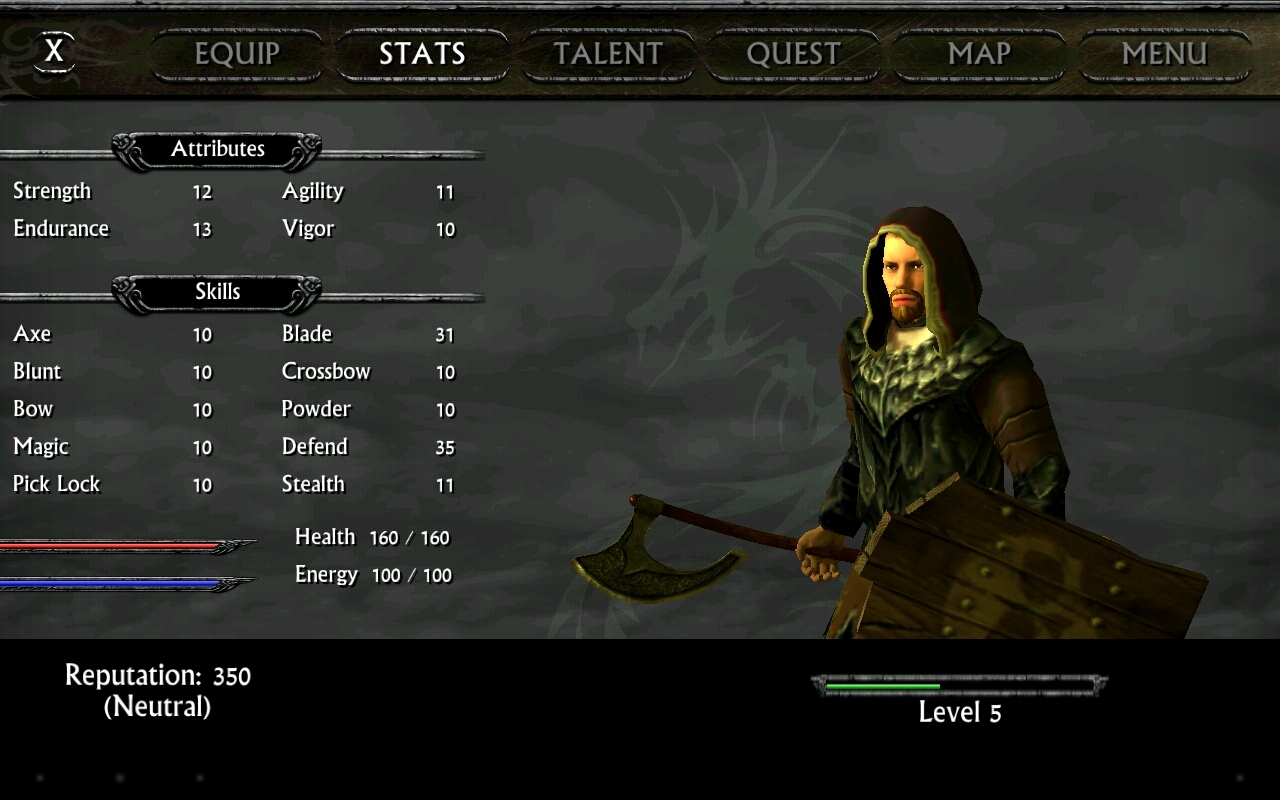Click the right flourish on Attributes banner
1280x800 pixels.
307,148
